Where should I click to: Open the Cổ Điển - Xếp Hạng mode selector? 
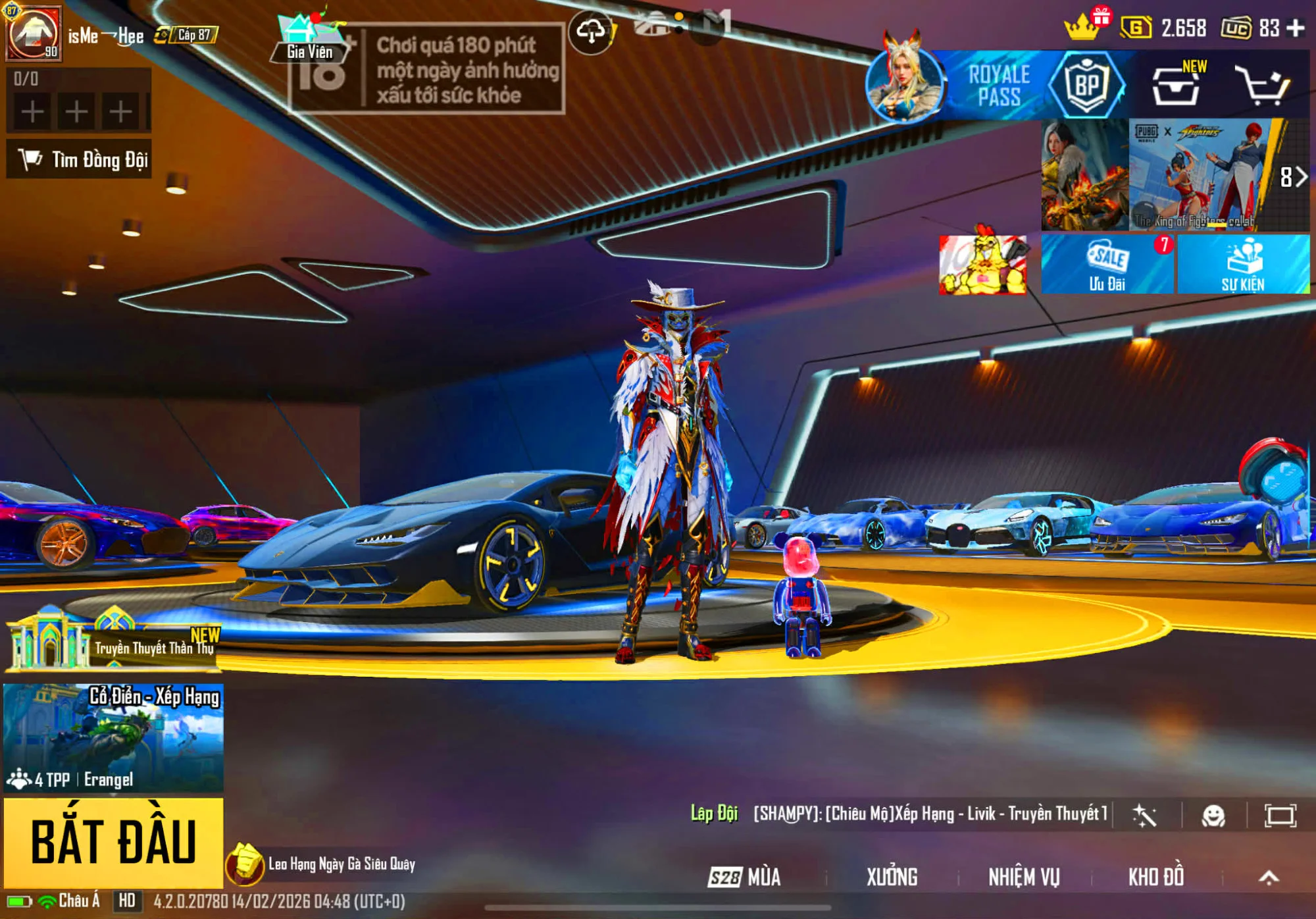click(x=113, y=737)
